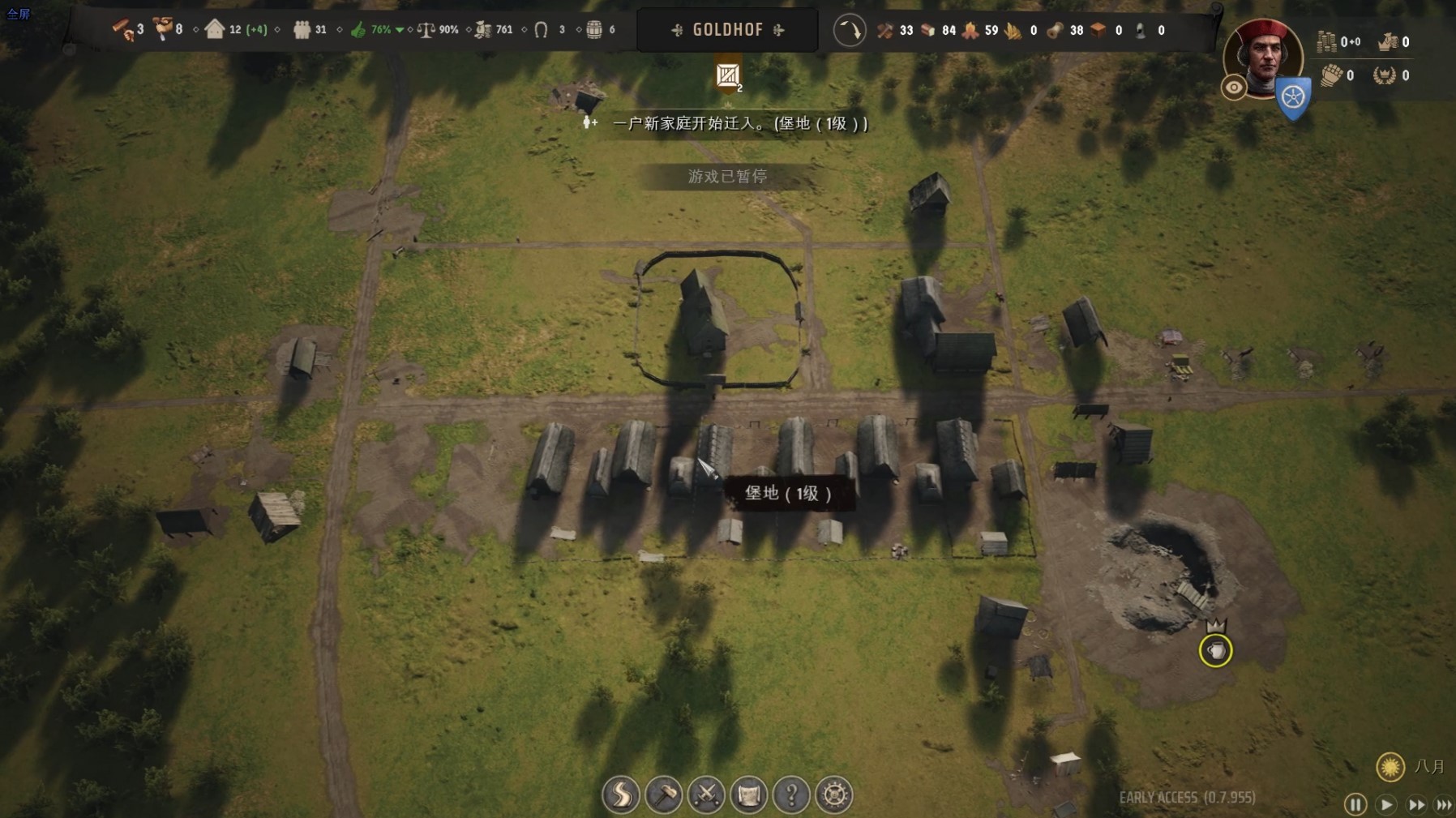Open the construction hammer menu
This screenshot has width=1456, height=818.
pos(664,794)
